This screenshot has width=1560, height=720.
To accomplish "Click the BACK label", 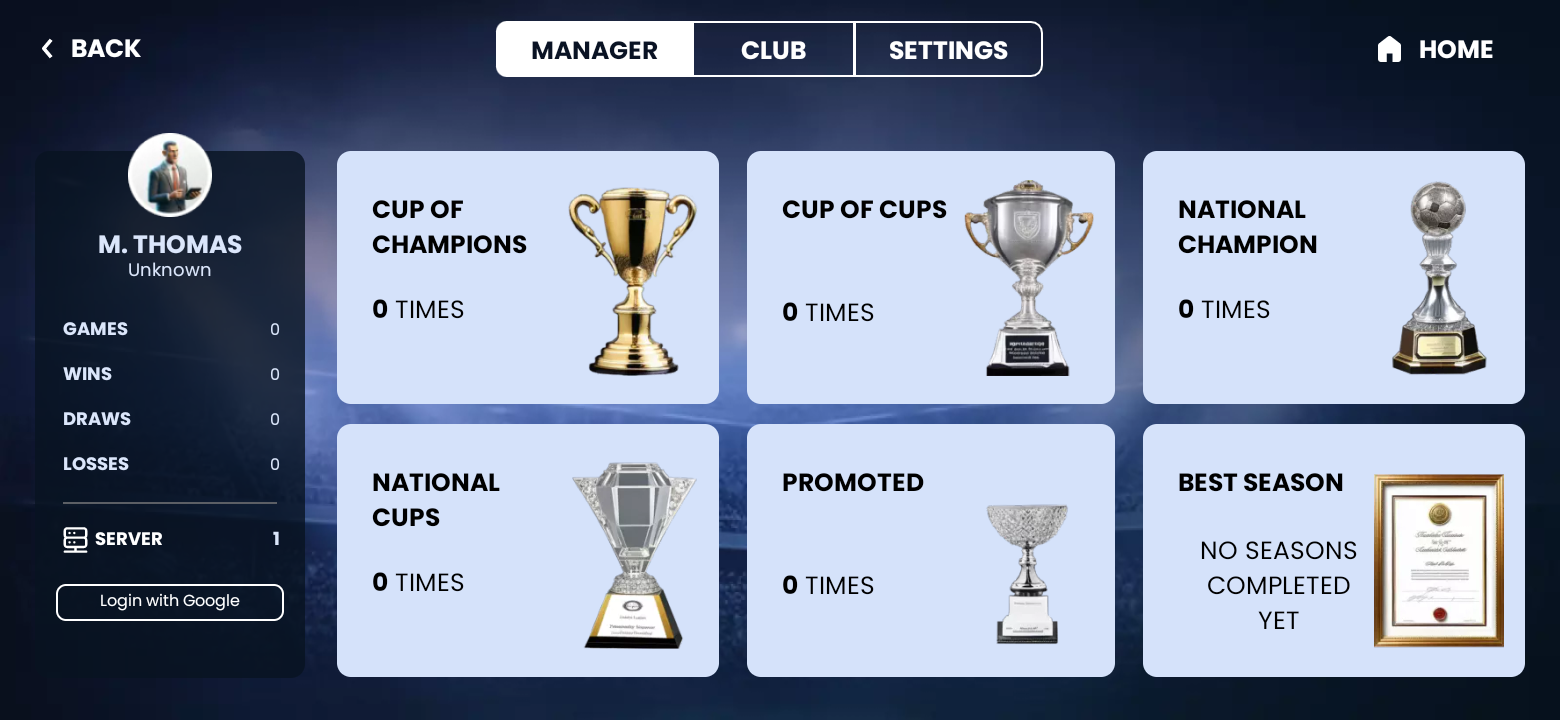I will pyautogui.click(x=105, y=48).
